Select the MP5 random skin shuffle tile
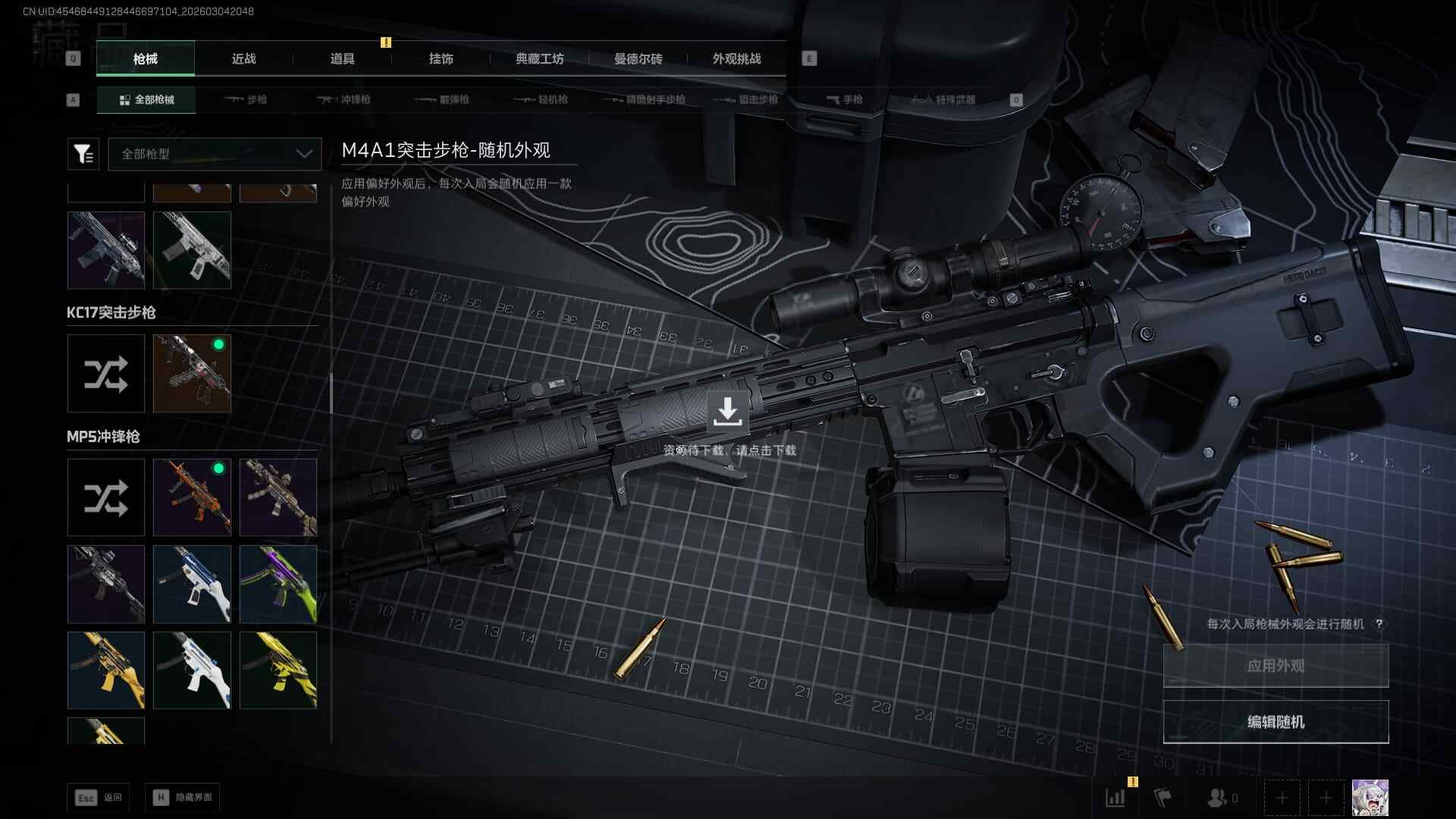1456x819 pixels. point(106,497)
